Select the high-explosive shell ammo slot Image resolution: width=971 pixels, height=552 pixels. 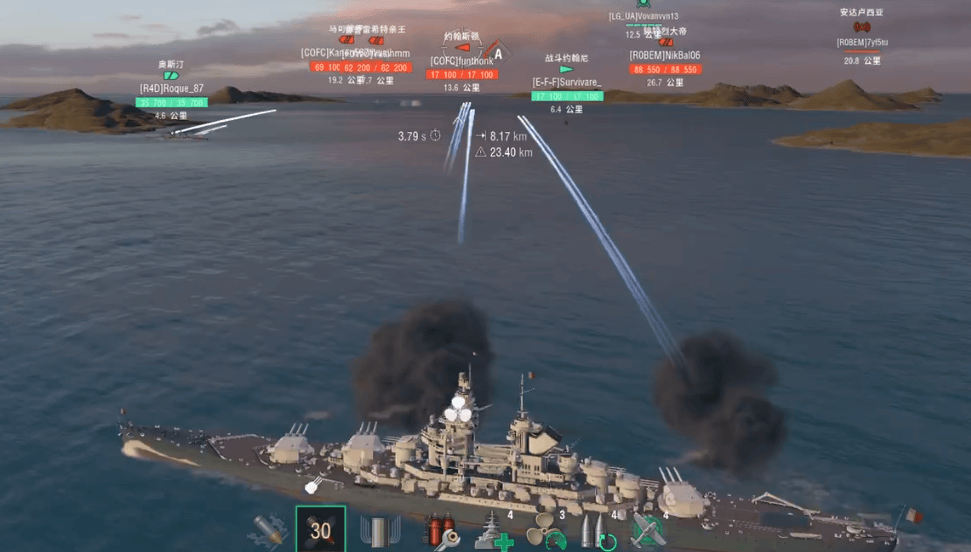[x=268, y=530]
